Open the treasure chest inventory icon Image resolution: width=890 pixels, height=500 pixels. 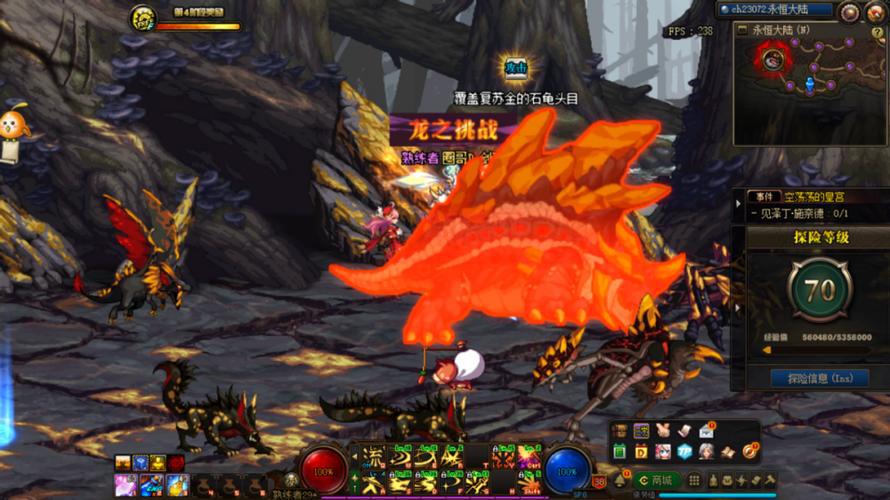(619, 431)
